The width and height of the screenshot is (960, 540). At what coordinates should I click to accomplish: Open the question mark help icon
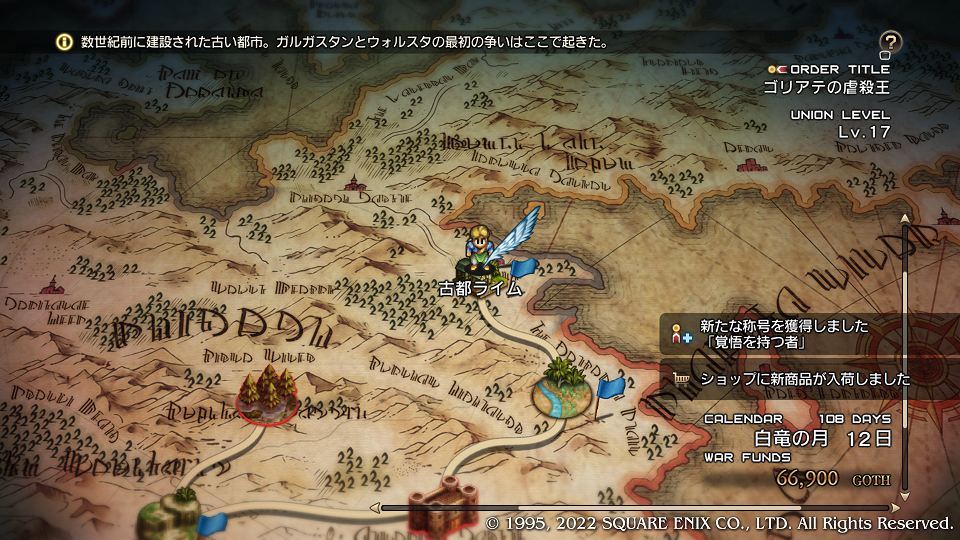(x=891, y=43)
